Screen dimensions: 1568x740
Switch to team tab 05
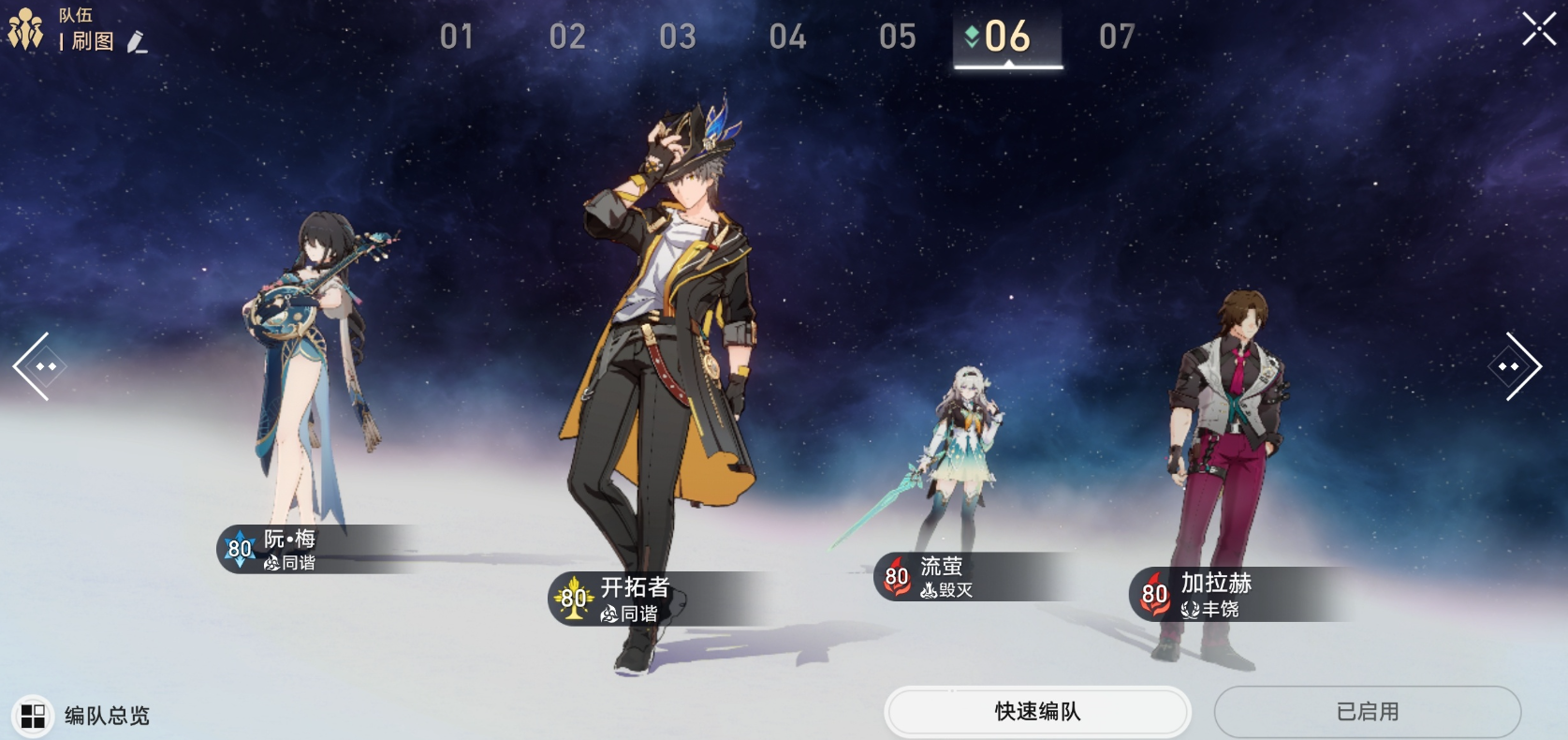click(898, 37)
